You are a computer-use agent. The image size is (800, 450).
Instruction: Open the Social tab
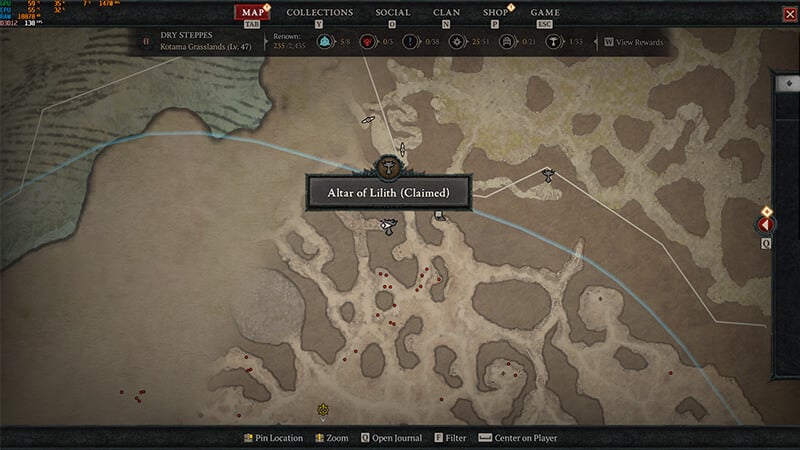coord(392,13)
